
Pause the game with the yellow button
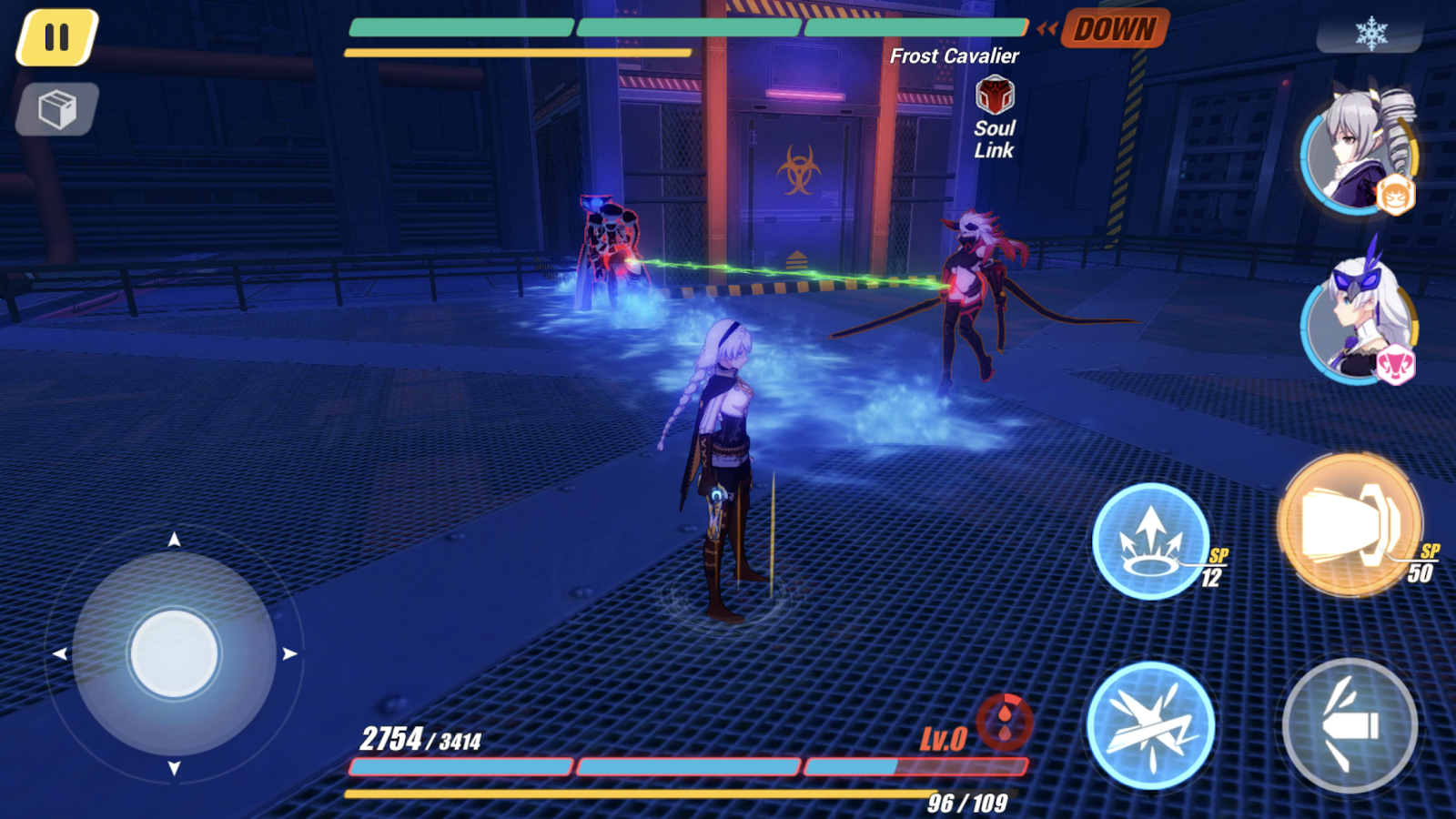tap(56, 37)
